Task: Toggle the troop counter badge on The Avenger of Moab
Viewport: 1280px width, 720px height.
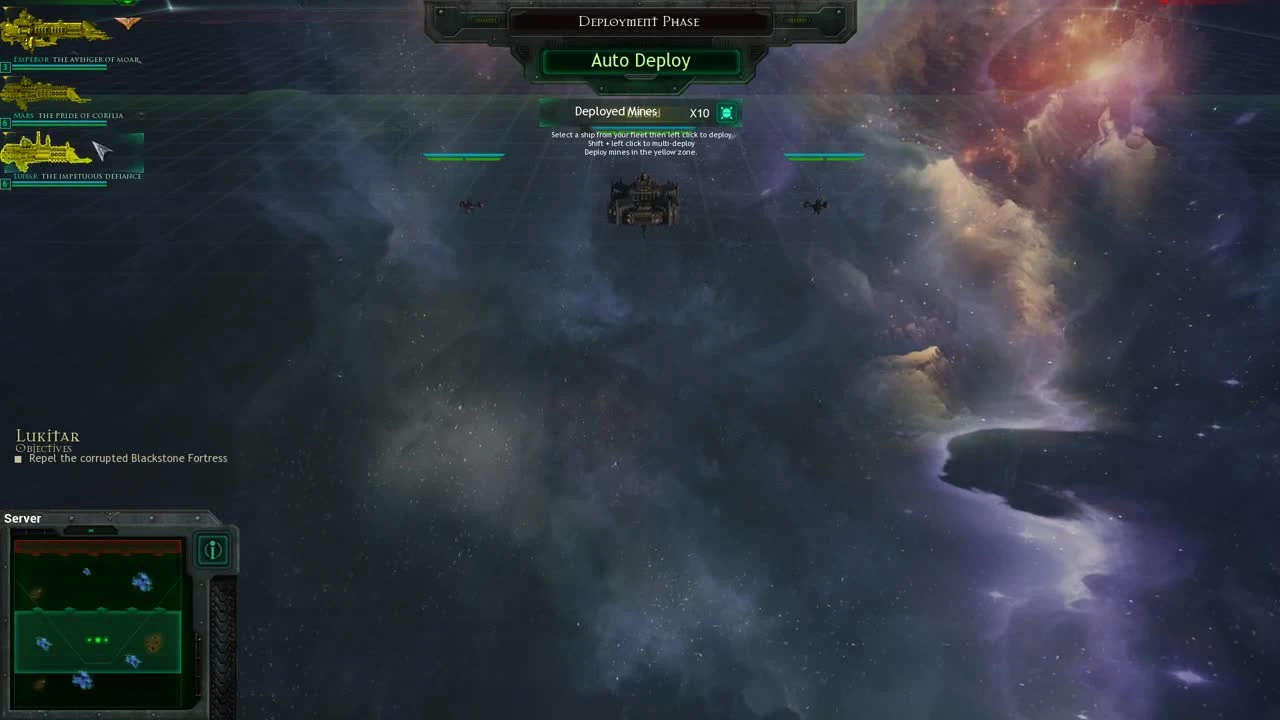Action: pos(4,66)
